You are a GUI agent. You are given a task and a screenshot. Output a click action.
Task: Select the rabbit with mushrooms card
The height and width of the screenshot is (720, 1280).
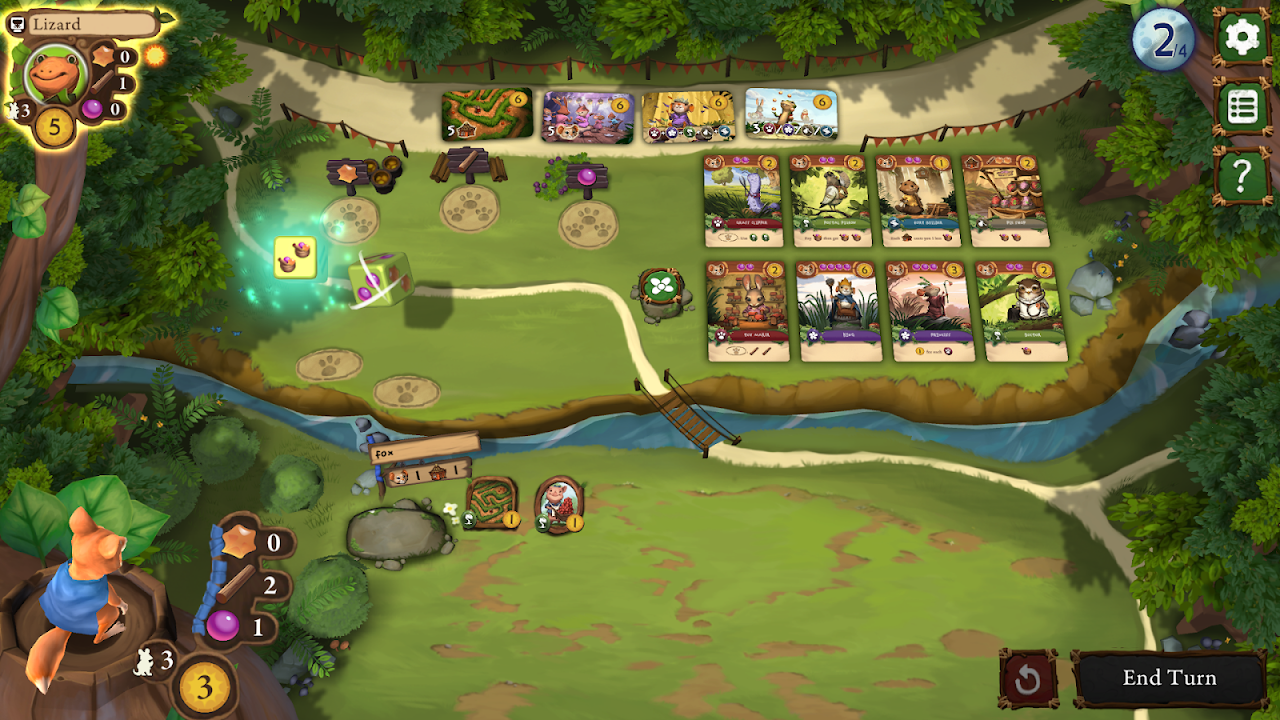coord(747,310)
